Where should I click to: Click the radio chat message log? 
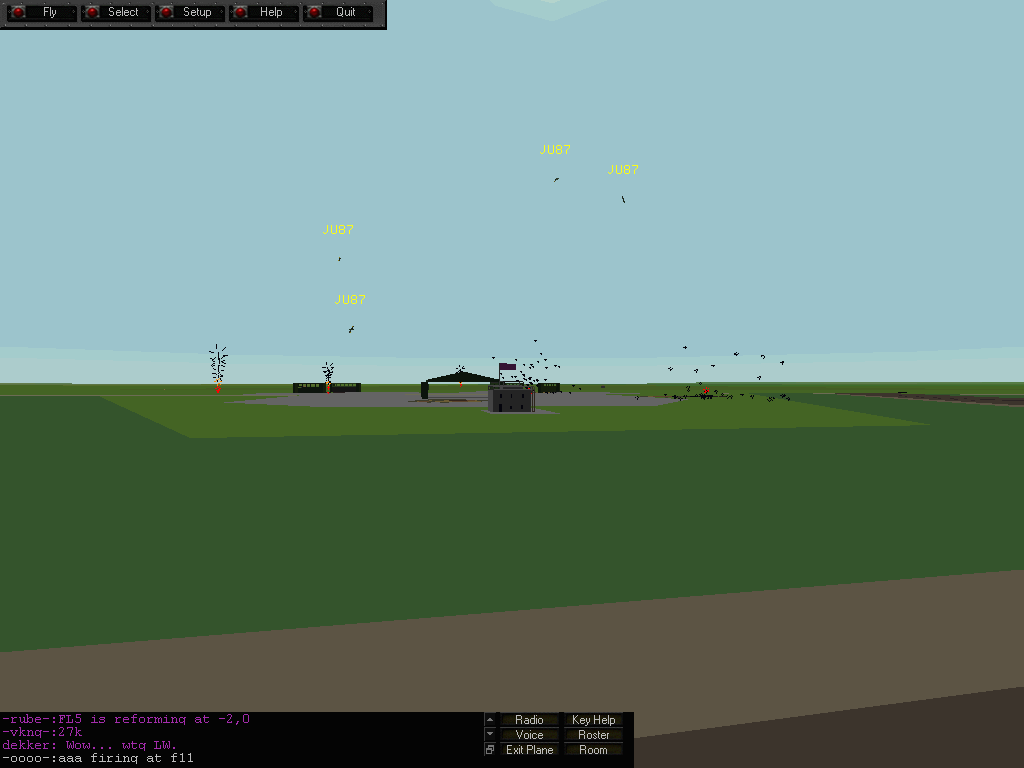pos(240,739)
